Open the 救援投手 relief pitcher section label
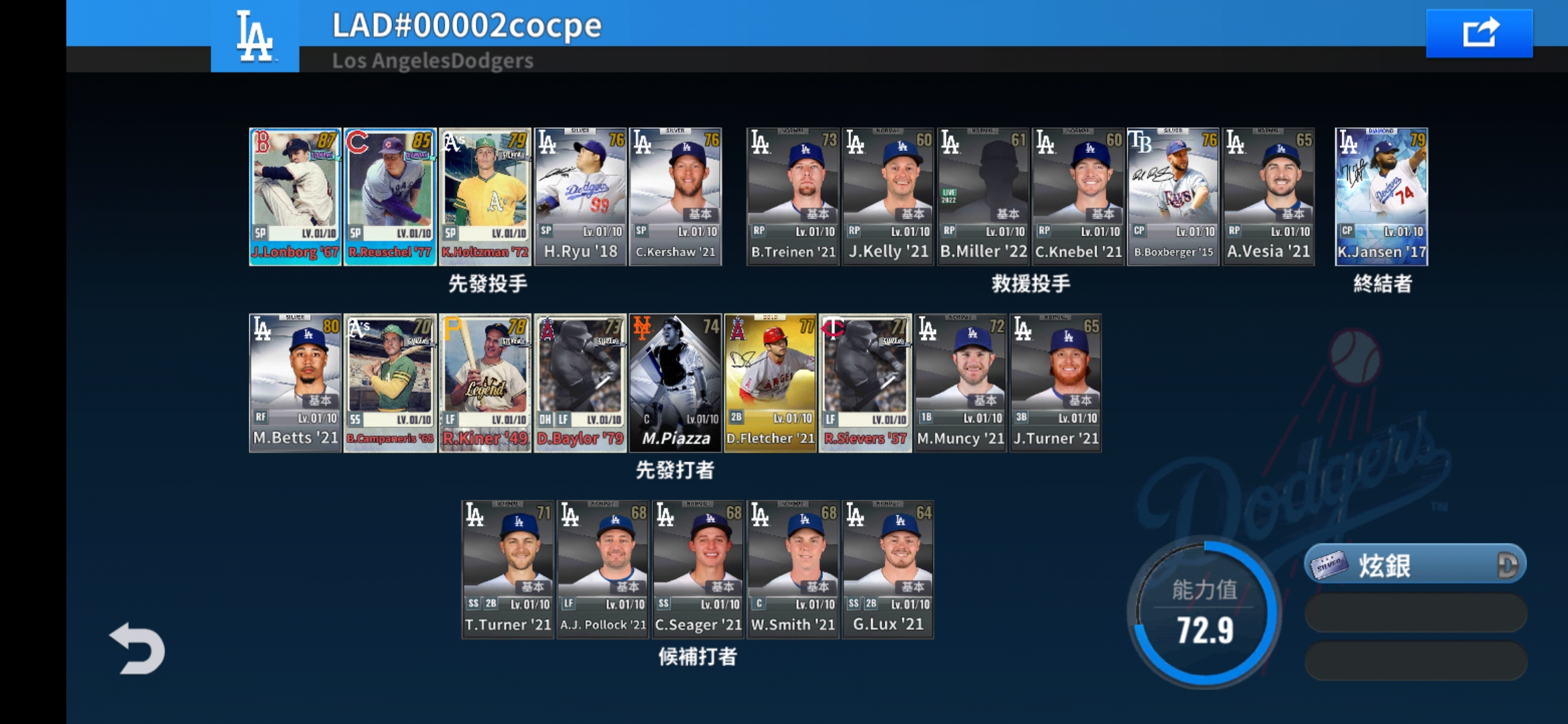Image resolution: width=1568 pixels, height=724 pixels. point(1031,284)
